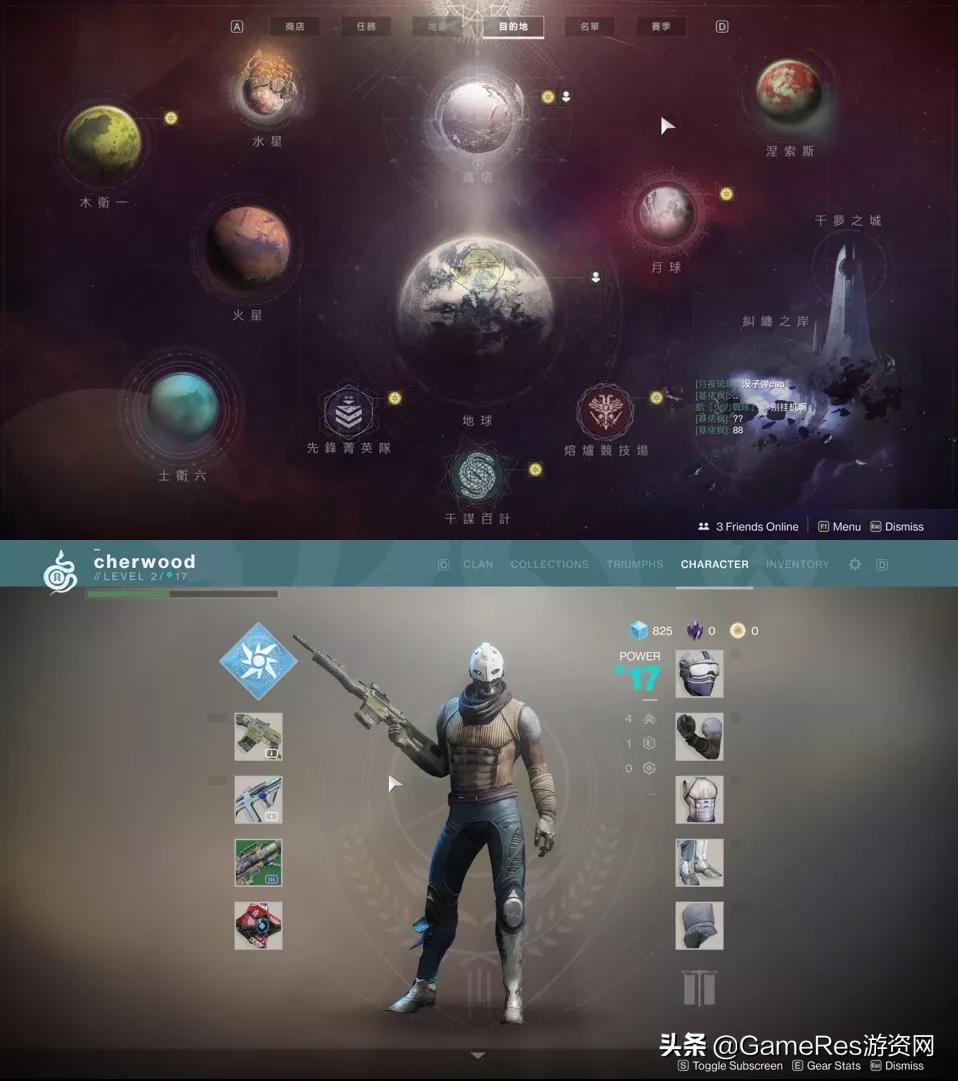Choose the 地球 planet destination
Viewport: 958px width, 1081px height.
click(476, 294)
